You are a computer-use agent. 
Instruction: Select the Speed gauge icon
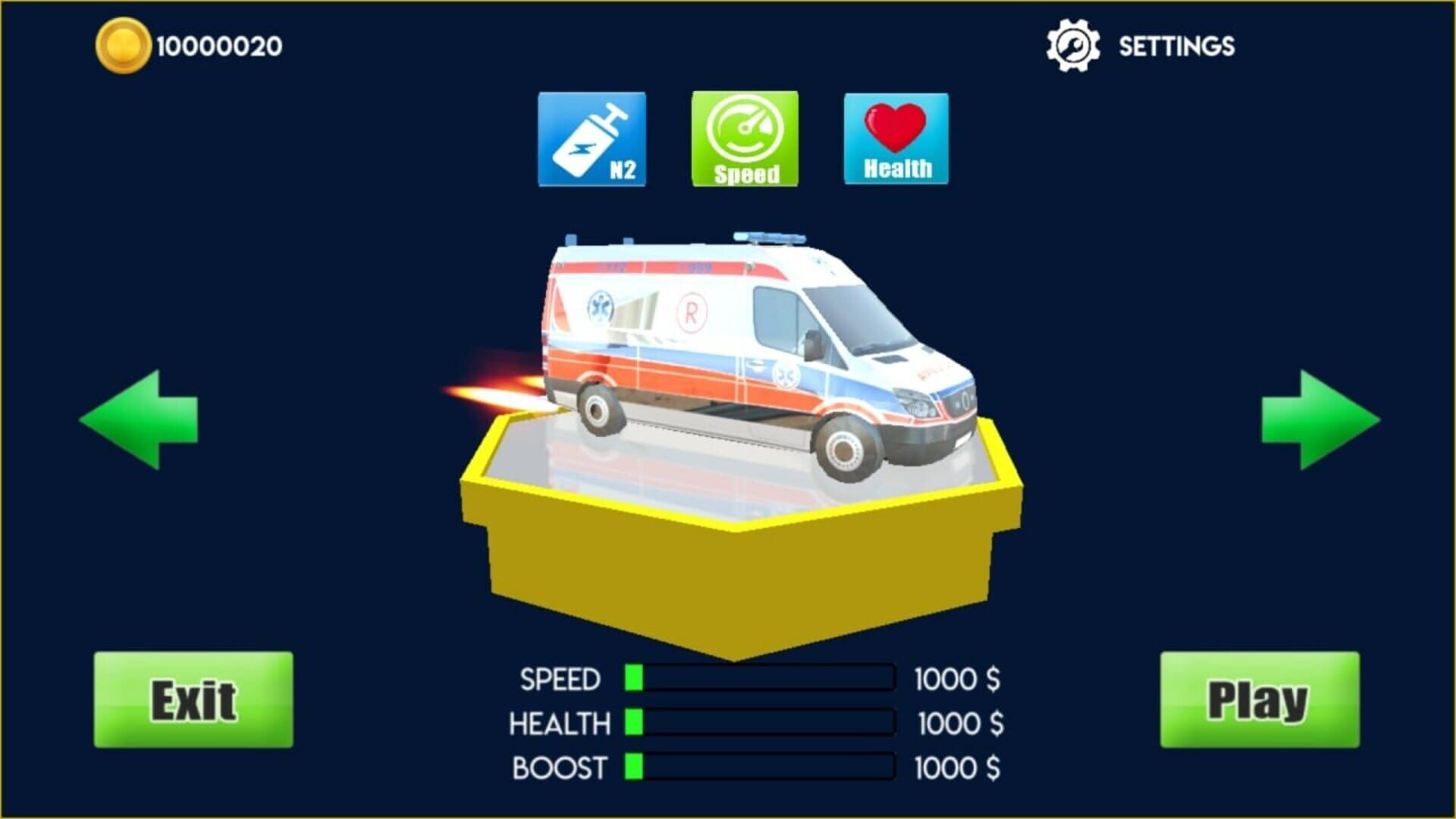click(745, 139)
